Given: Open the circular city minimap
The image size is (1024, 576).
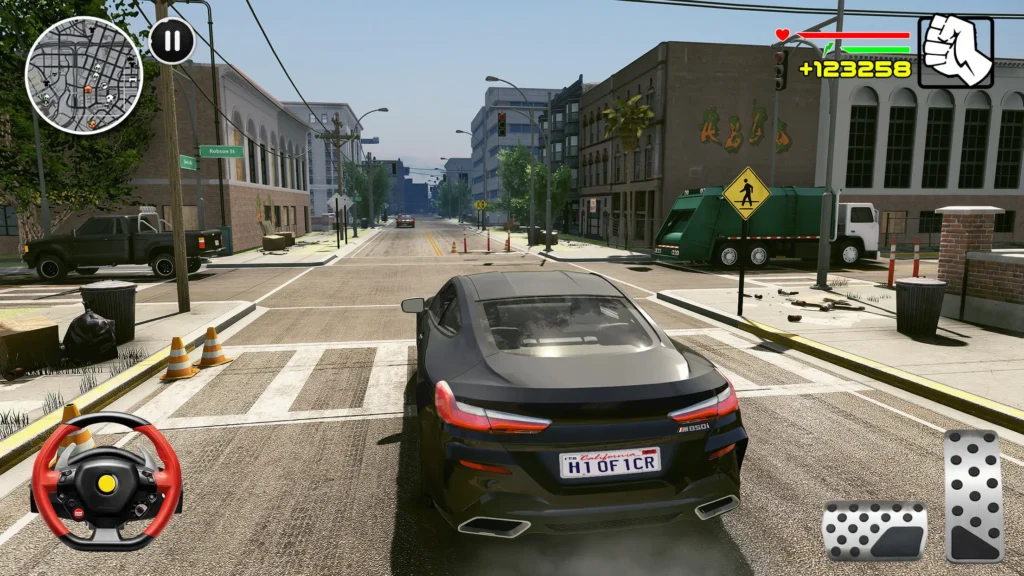Looking at the screenshot, I should tap(84, 75).
